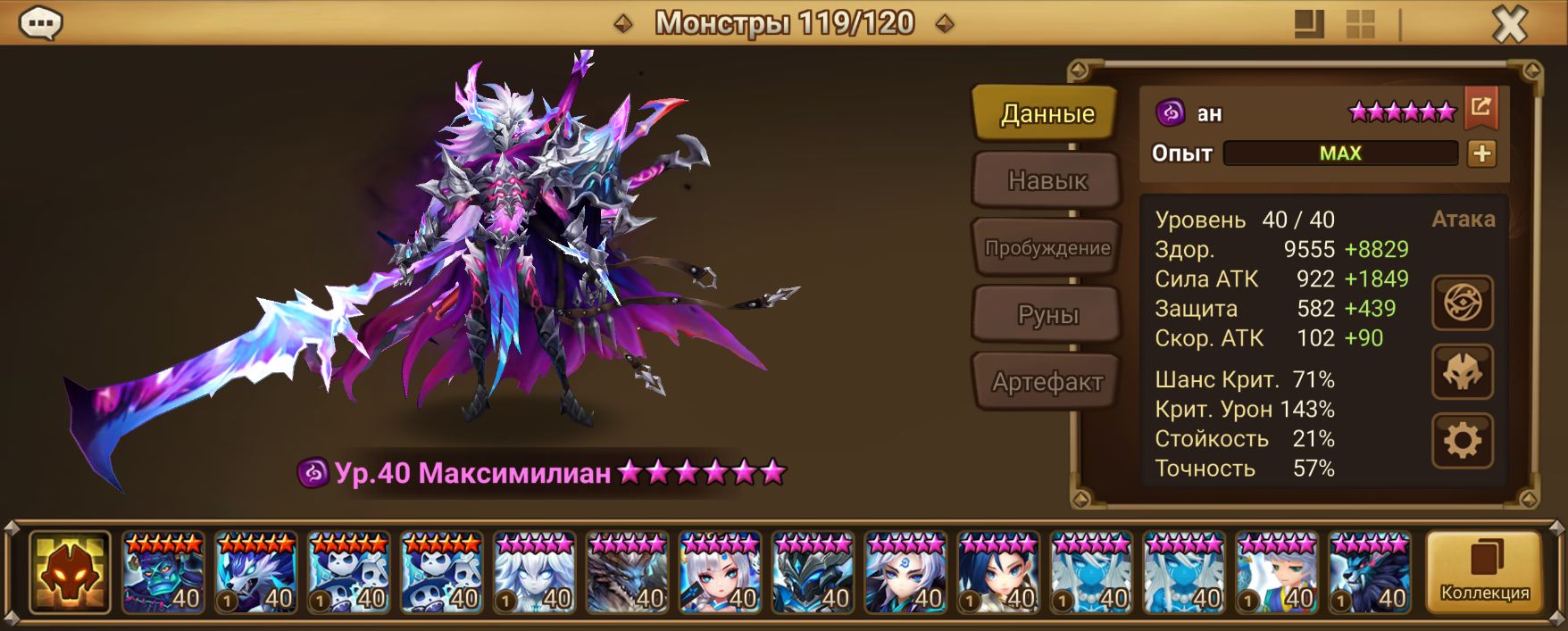Select the green Frankenstein monster thumbnail
The width and height of the screenshot is (1568, 631).
pos(163,572)
